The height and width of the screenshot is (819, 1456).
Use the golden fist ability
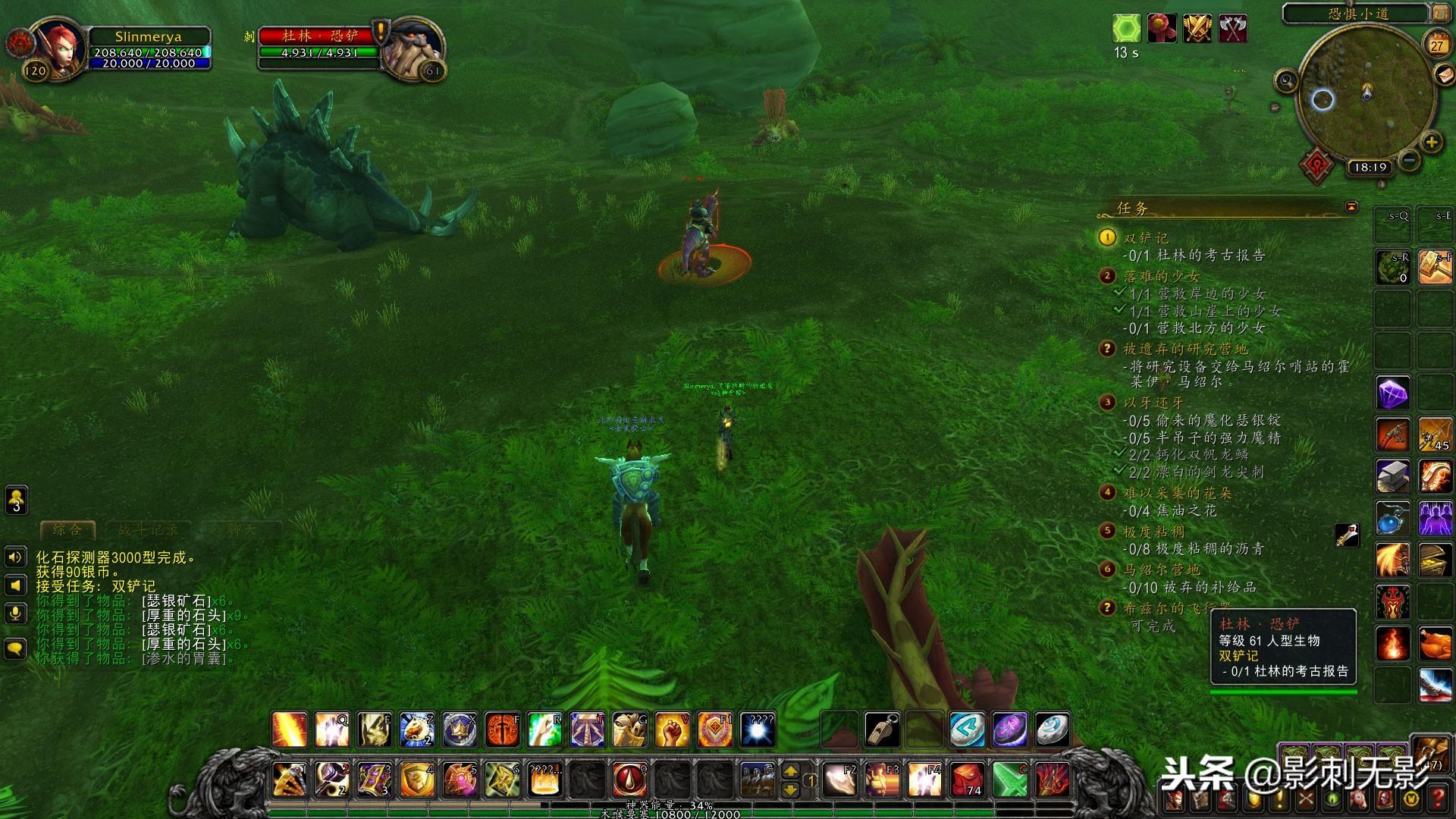click(x=671, y=730)
